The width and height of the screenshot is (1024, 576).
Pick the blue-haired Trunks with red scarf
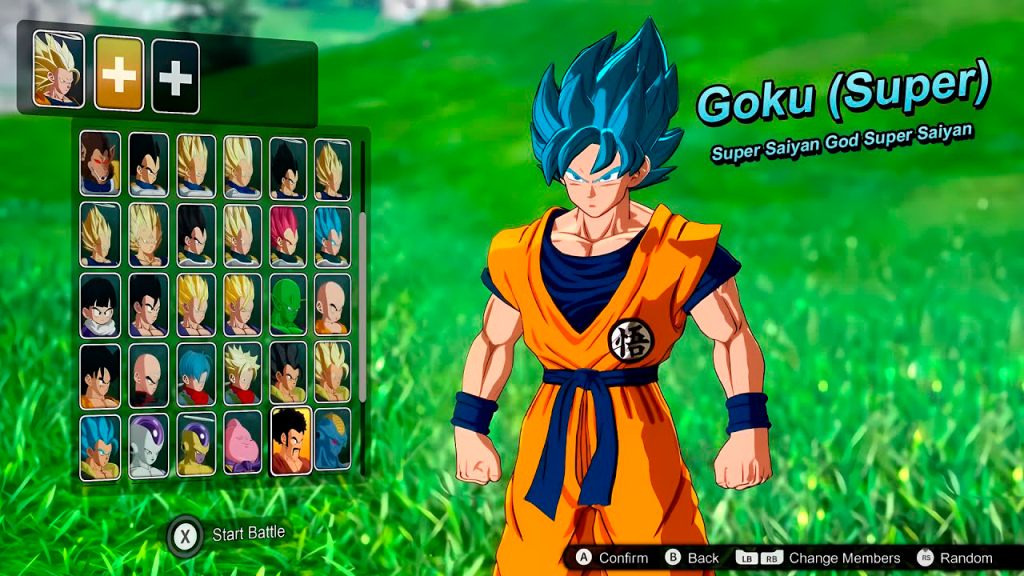(x=196, y=374)
